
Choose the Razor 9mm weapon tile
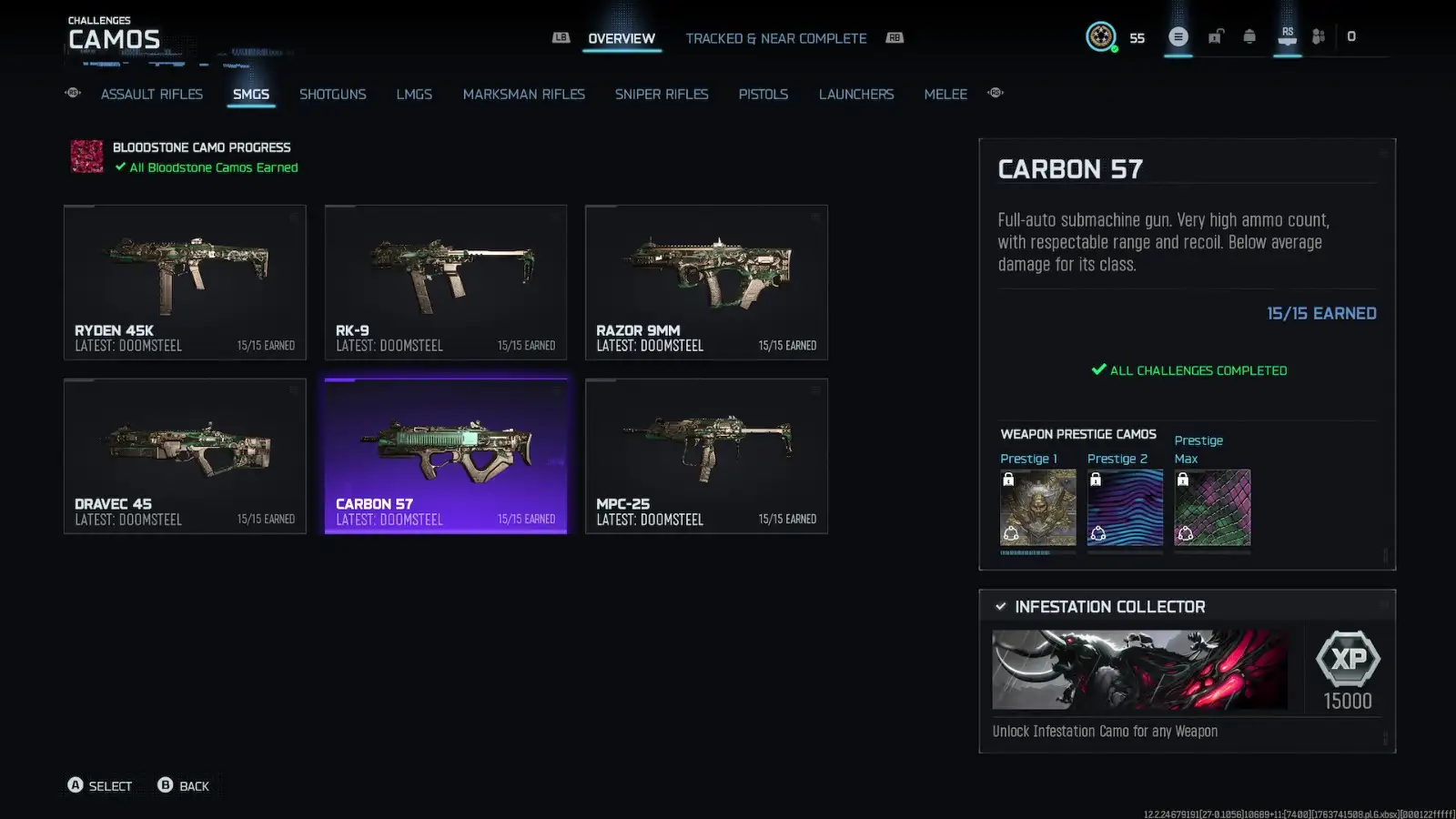pos(706,282)
